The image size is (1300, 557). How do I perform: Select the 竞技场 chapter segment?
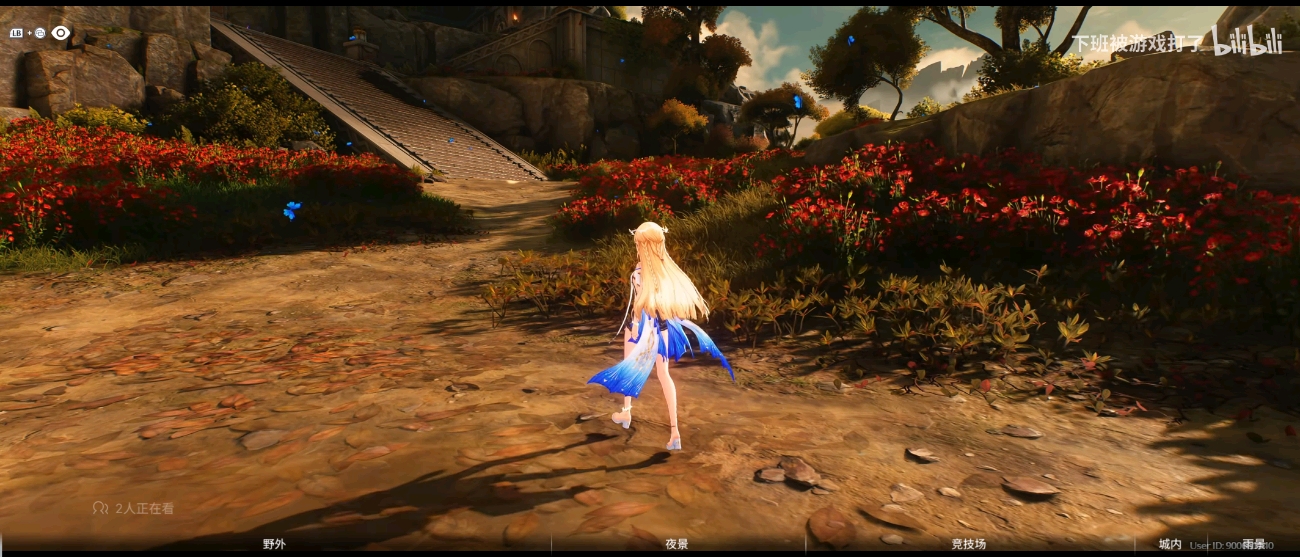[x=968, y=544]
